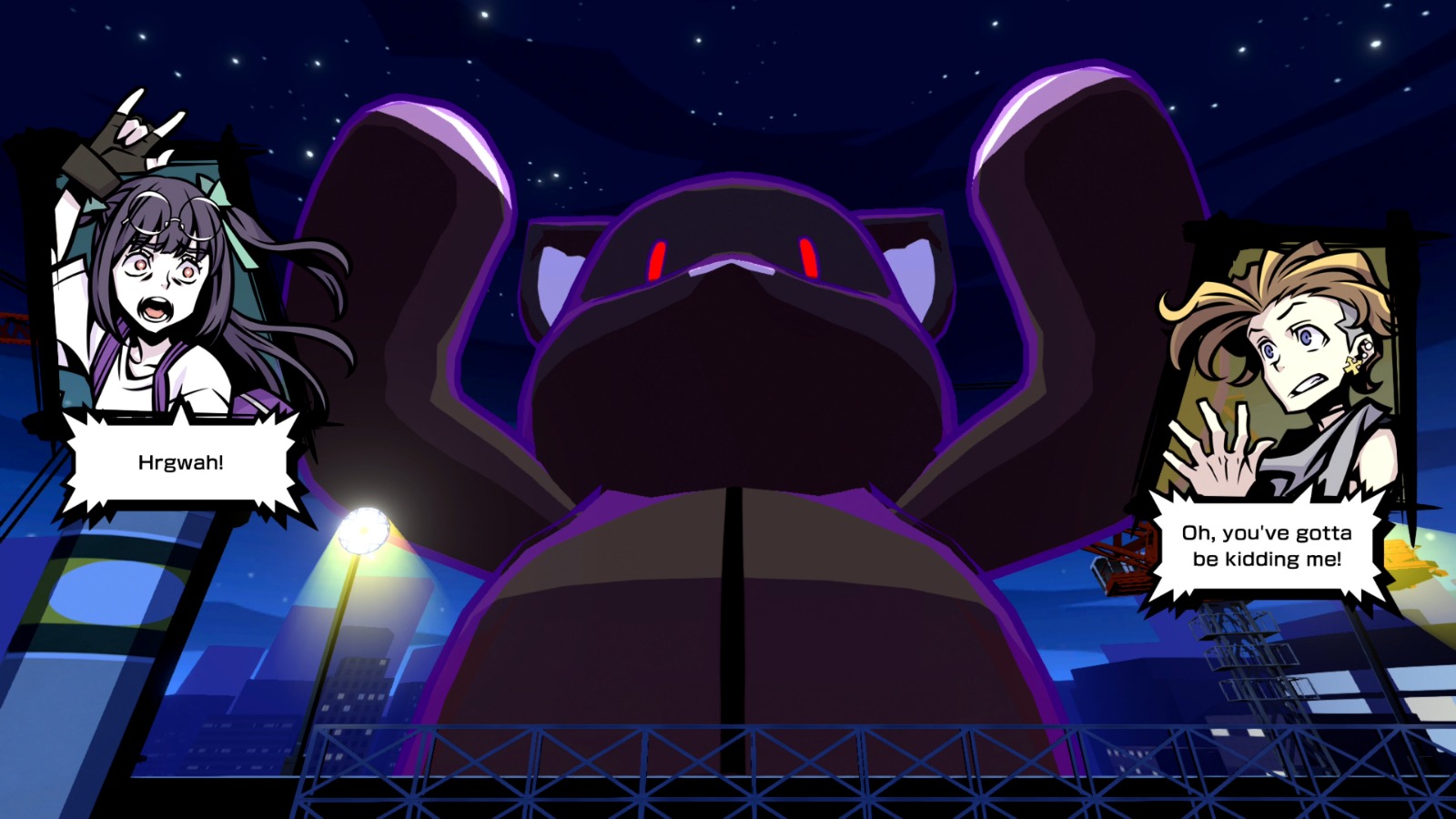Click the orange crane platform near Rindo
The width and height of the screenshot is (1456, 819).
(1121, 555)
